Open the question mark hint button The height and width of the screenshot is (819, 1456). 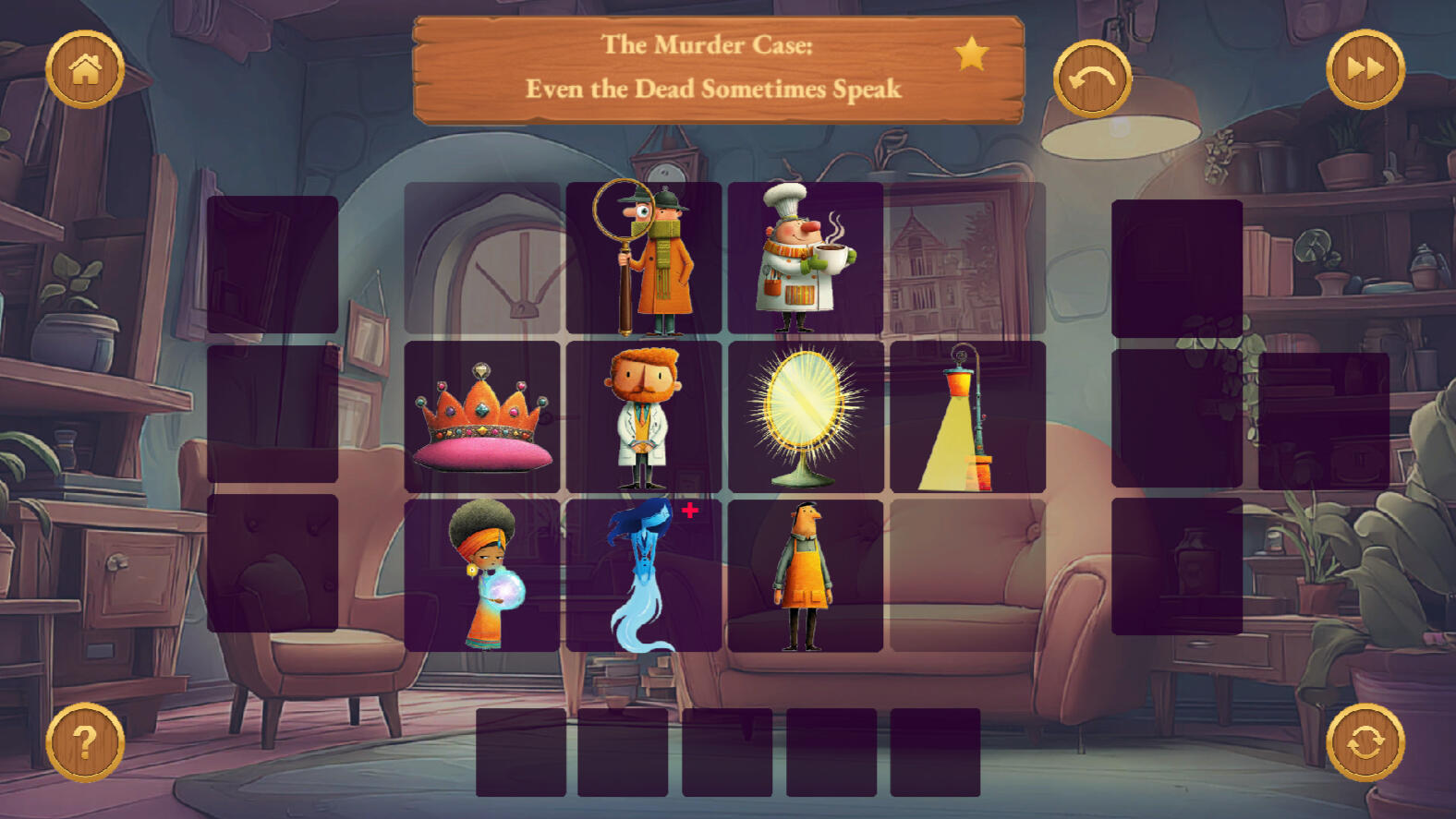click(x=85, y=742)
